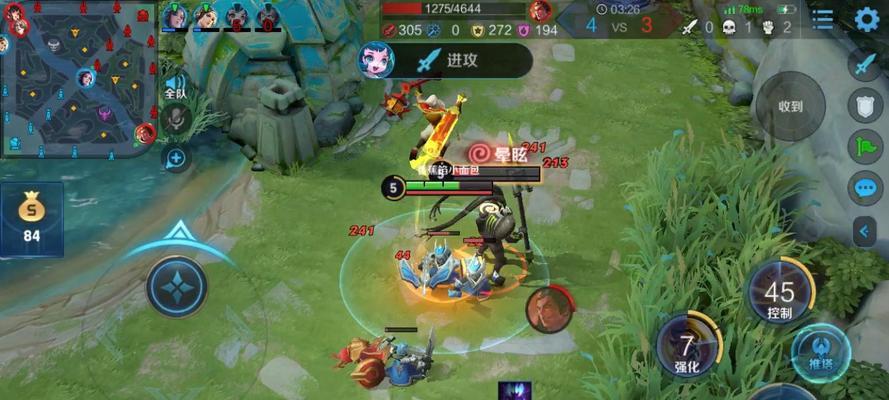Open the blue chat bubble
Viewport: 889px width, 400px height.
[865, 188]
